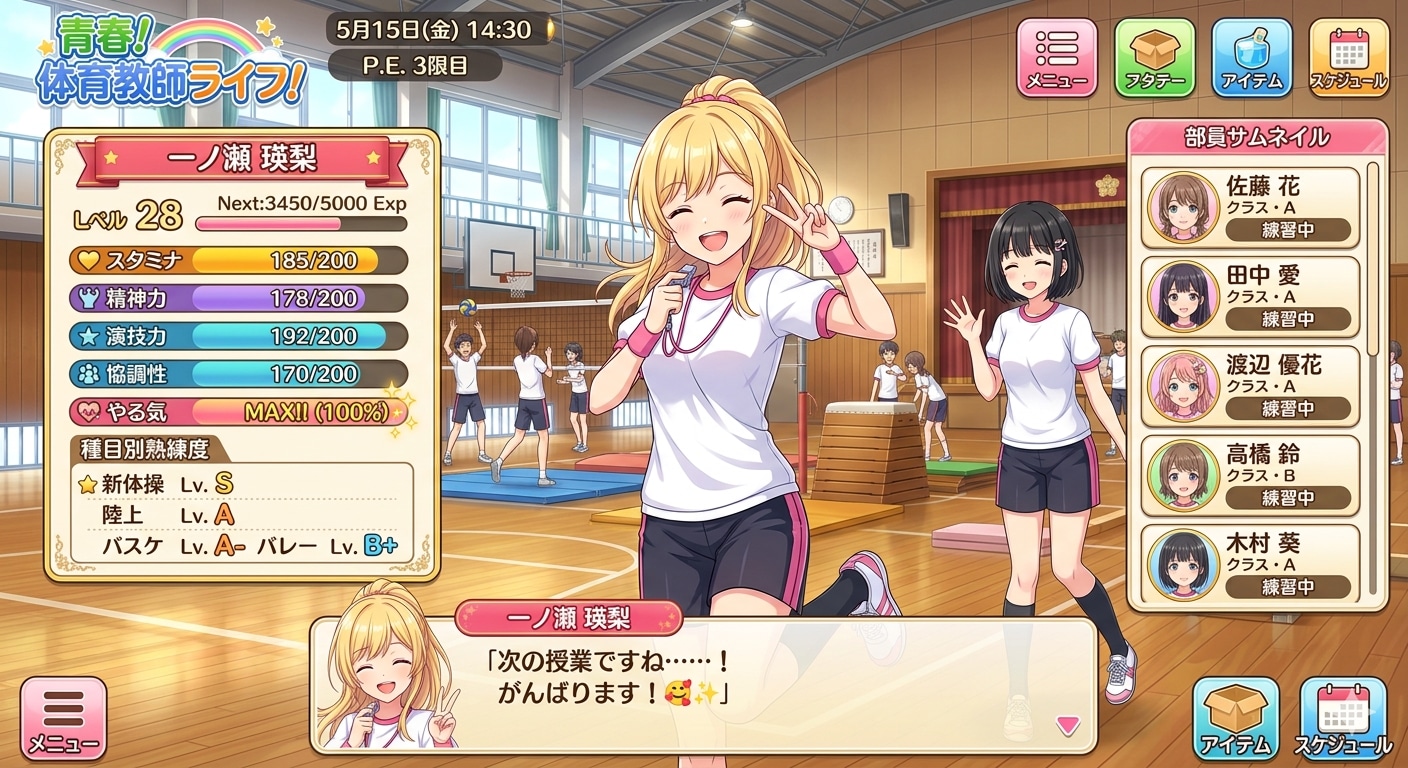Open the blue アイテム button with bottle icon
Viewport: 1408px width, 768px height.
(1251, 58)
